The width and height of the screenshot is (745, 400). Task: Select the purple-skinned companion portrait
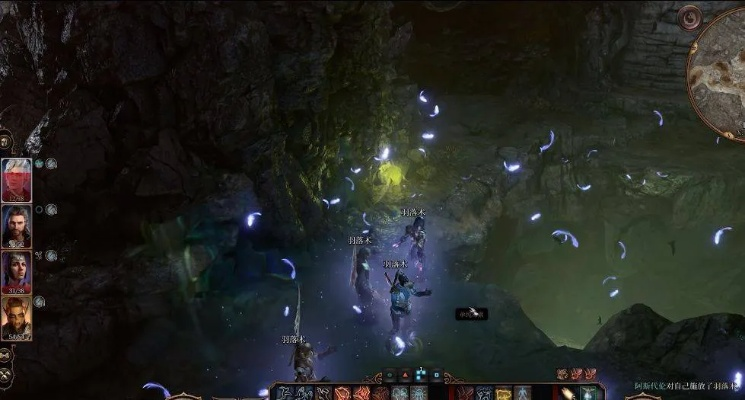click(x=15, y=271)
